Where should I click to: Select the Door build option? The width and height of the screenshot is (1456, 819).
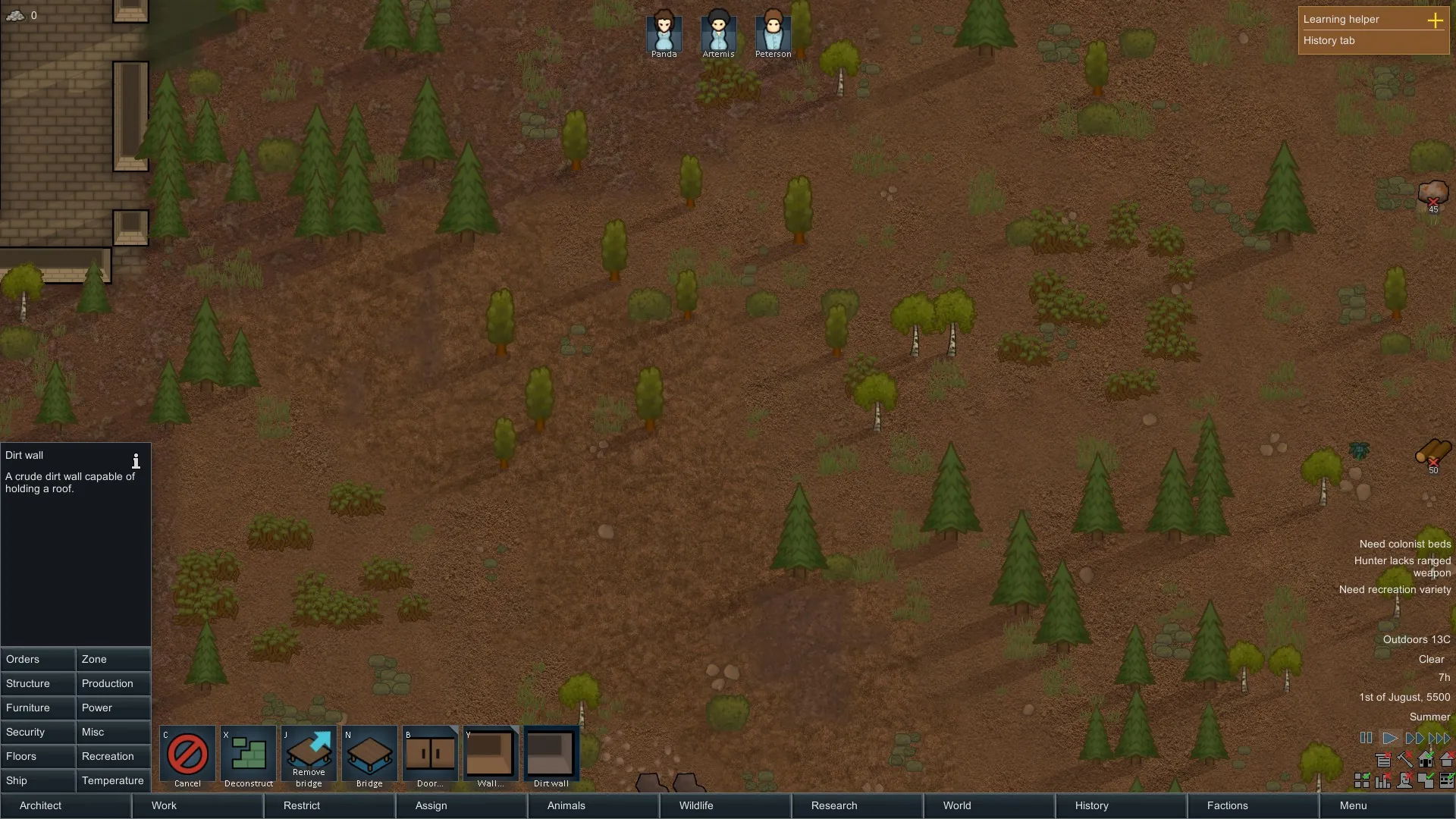point(430,756)
